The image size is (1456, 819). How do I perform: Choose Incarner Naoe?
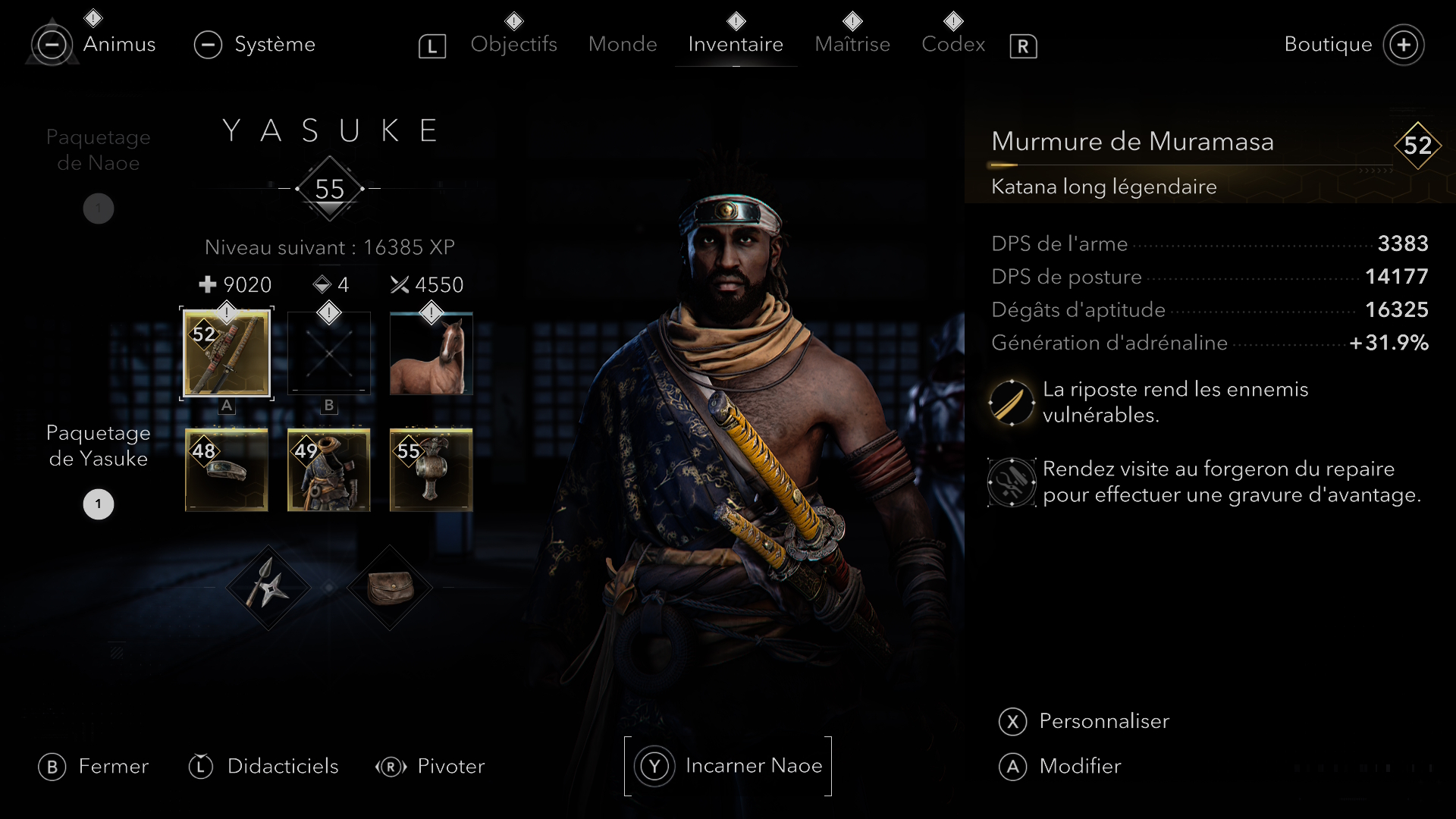728,766
